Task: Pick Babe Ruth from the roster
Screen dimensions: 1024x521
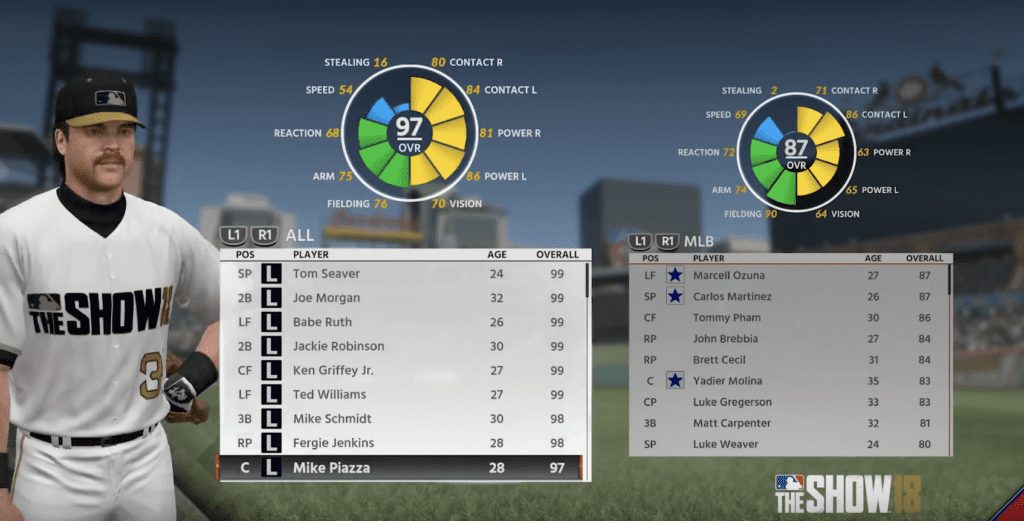Action: (400, 322)
